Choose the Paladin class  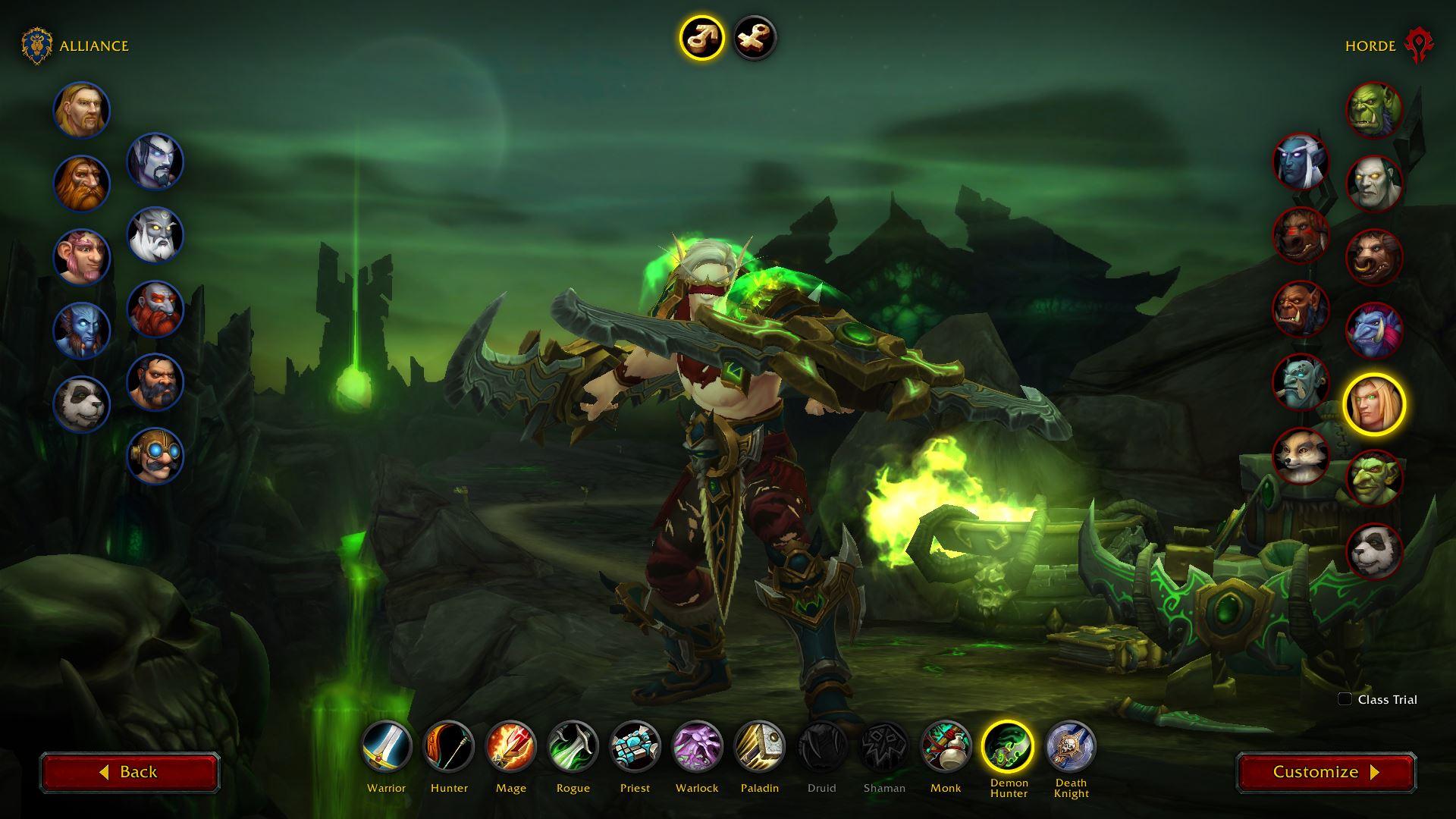759,746
